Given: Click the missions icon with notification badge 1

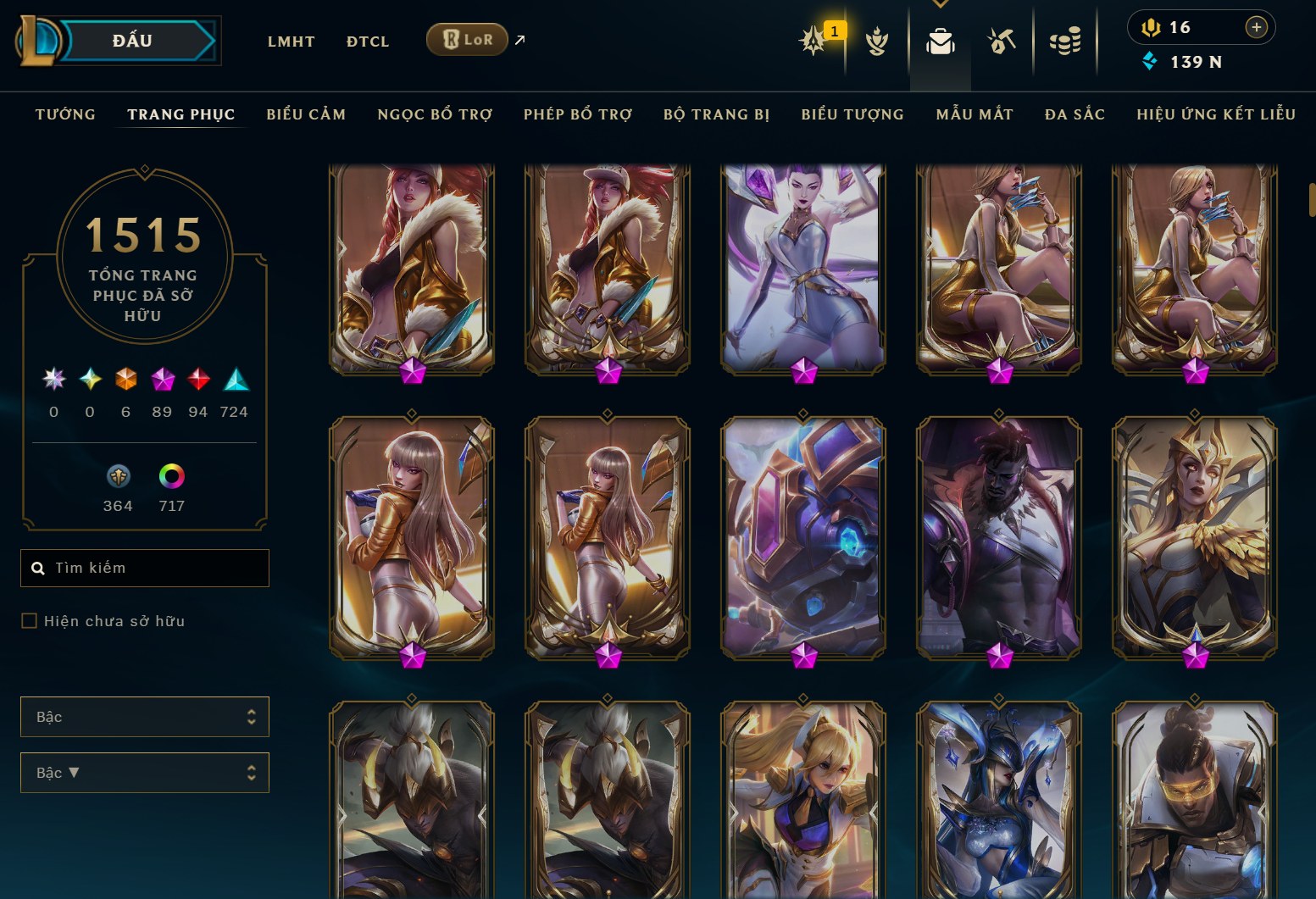Looking at the screenshot, I should coord(815,41).
